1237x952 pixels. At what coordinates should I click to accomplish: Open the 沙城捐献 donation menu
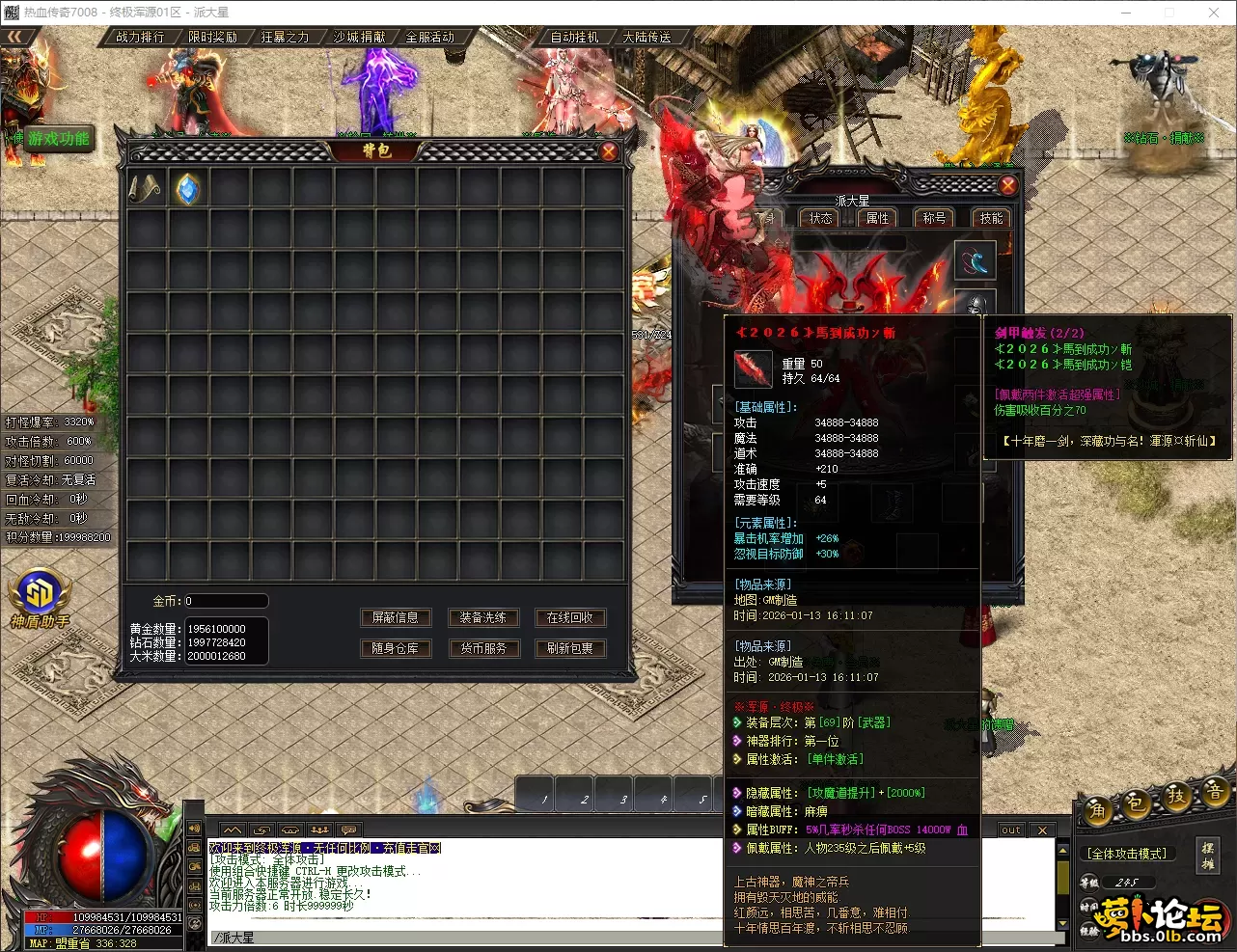[359, 37]
